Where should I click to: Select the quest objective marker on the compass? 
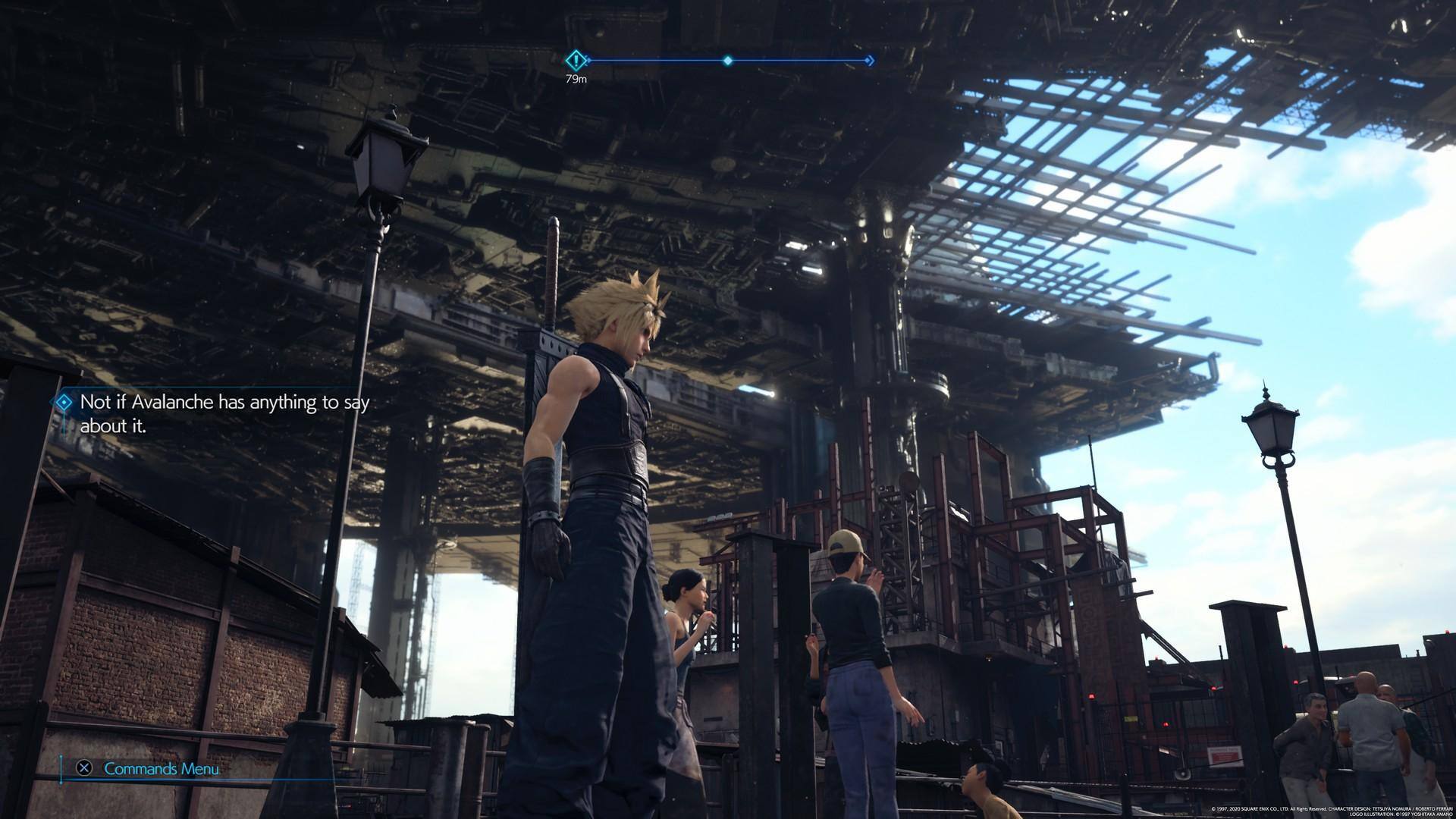(x=576, y=59)
